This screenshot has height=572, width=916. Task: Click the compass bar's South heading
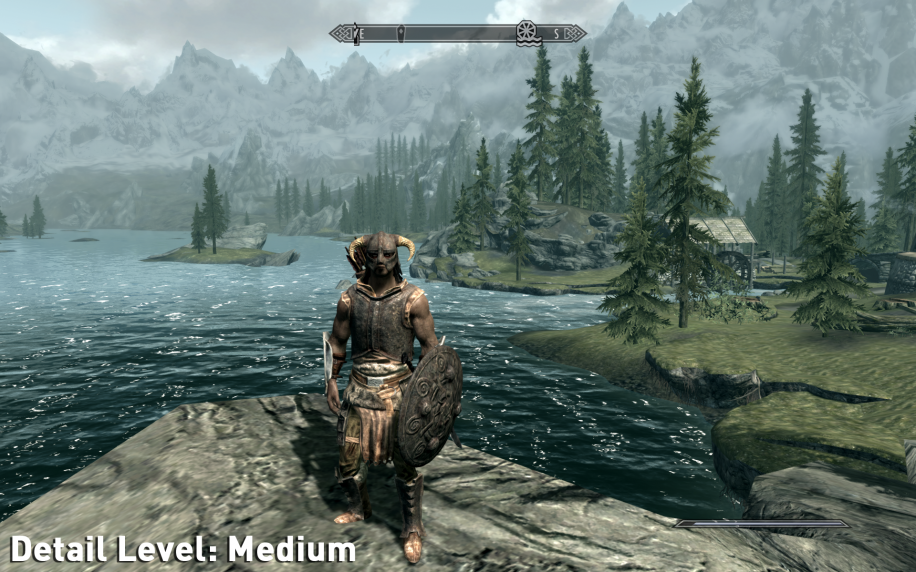click(555, 34)
